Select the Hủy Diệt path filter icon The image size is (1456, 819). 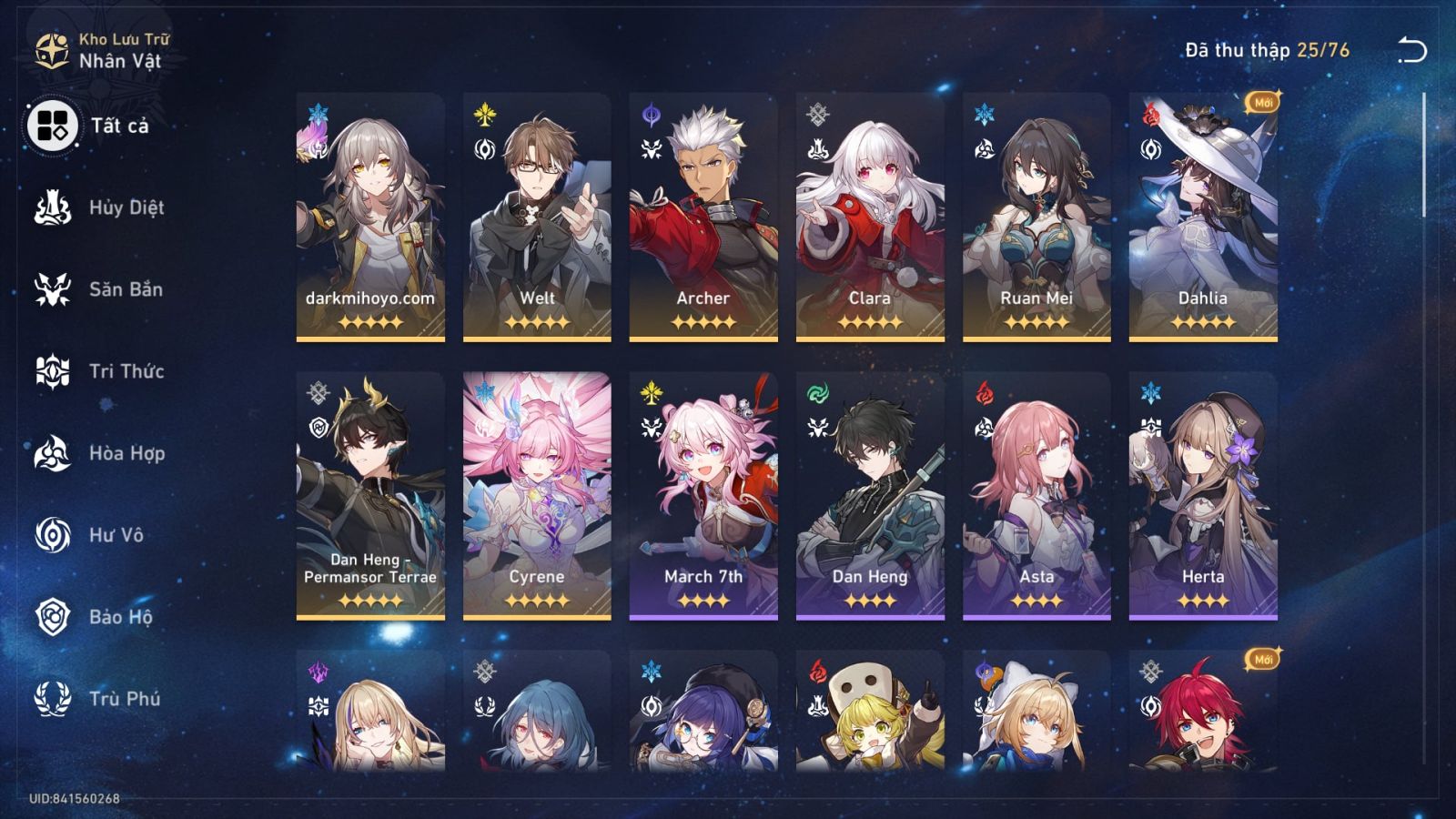tap(53, 207)
